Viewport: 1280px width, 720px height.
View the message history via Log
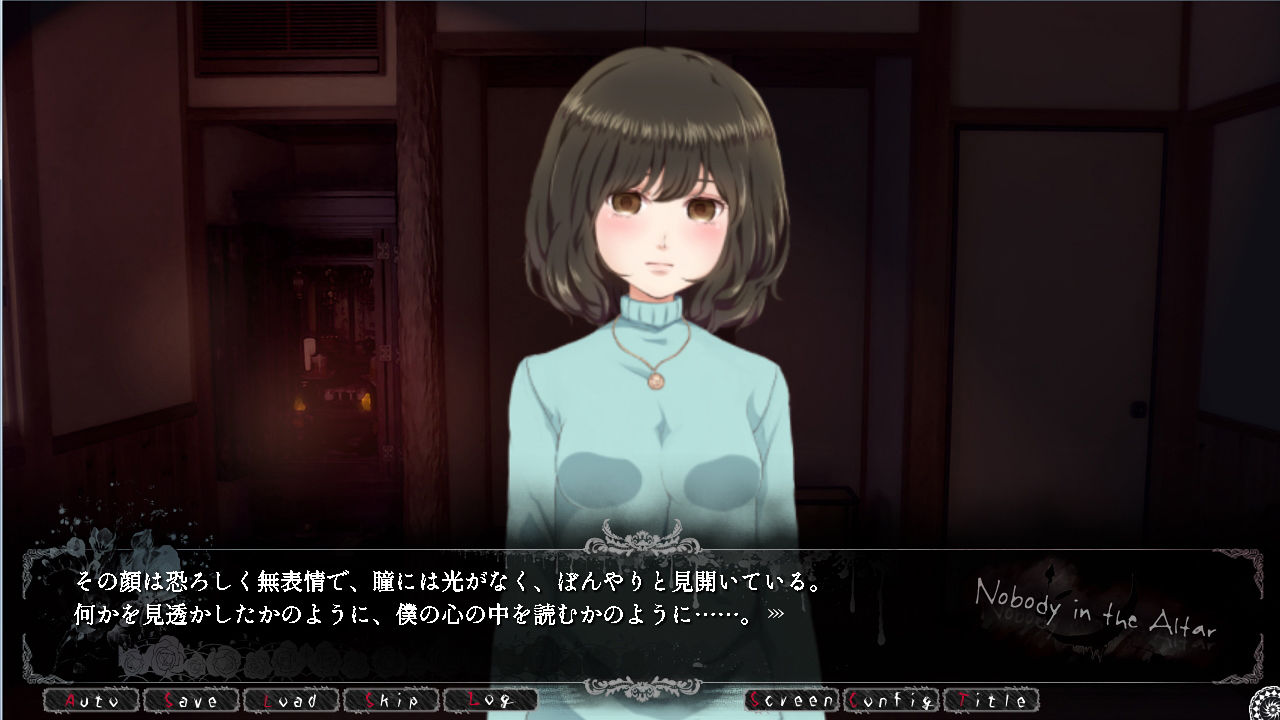[491, 701]
